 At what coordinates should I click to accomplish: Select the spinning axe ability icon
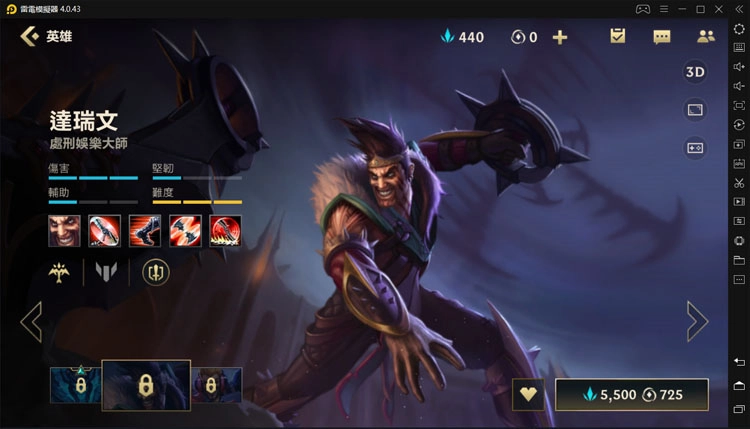point(104,230)
